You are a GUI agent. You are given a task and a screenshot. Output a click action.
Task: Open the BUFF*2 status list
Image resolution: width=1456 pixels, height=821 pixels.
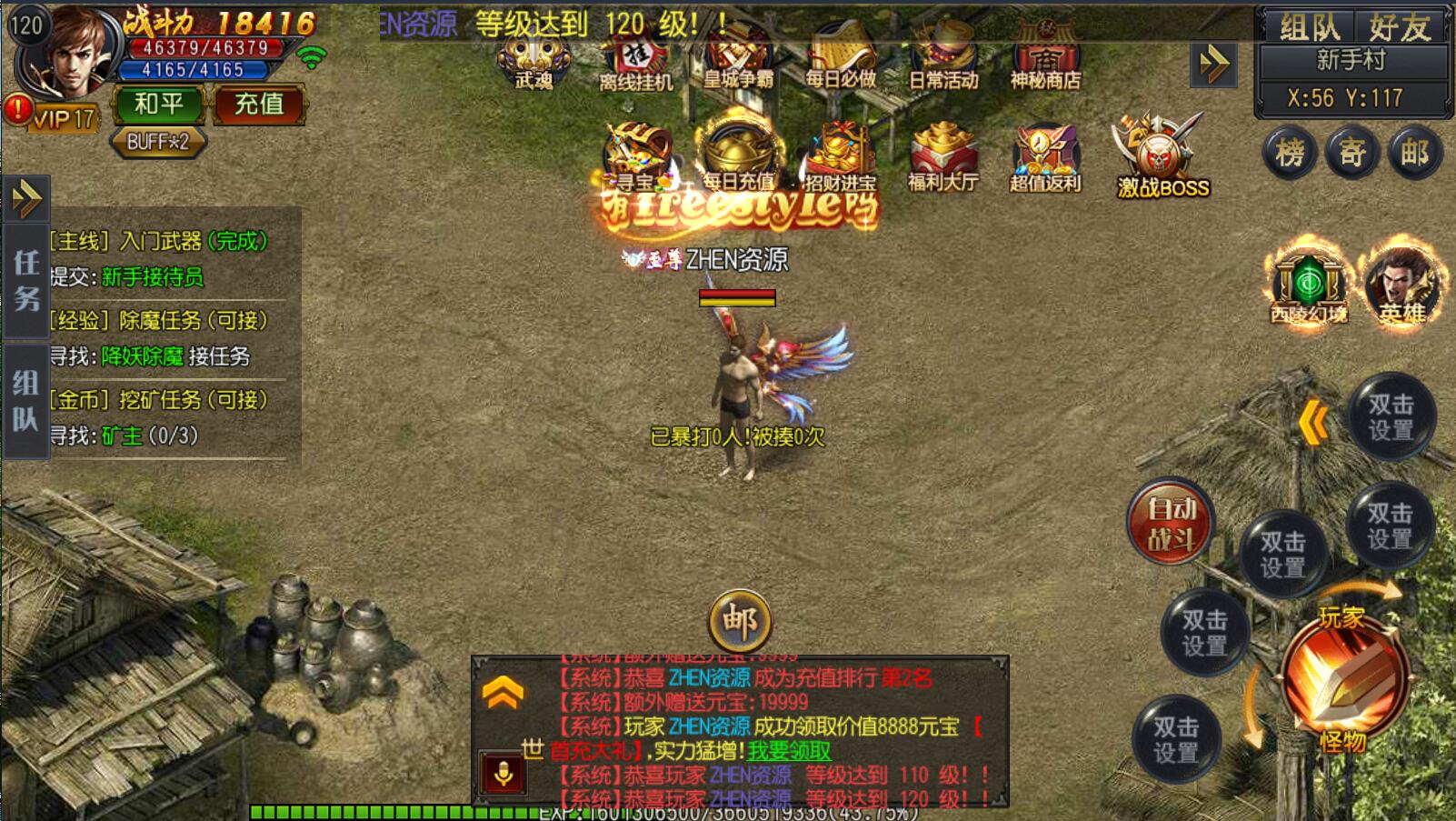(x=158, y=142)
